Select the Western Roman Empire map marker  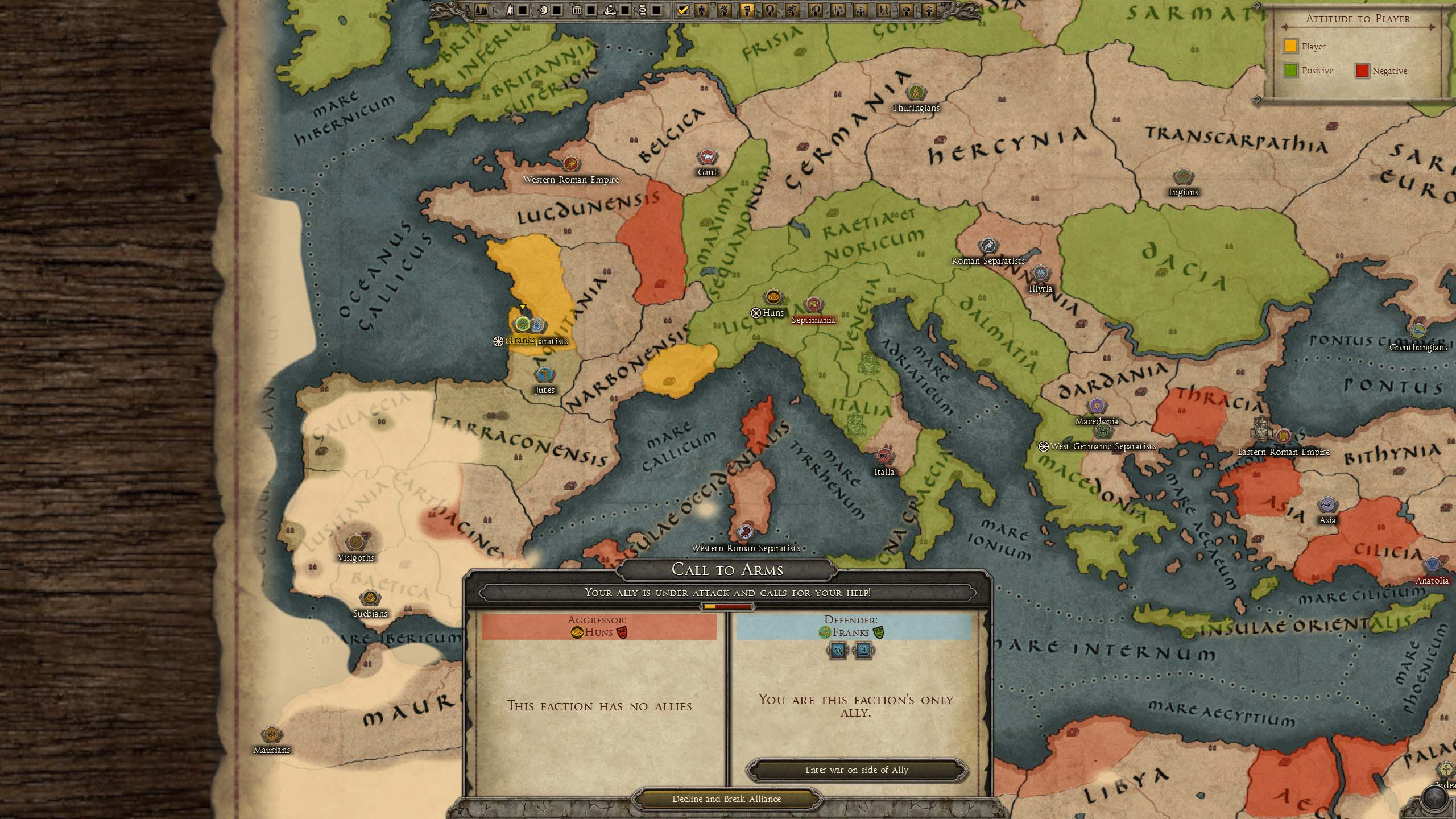point(570,164)
